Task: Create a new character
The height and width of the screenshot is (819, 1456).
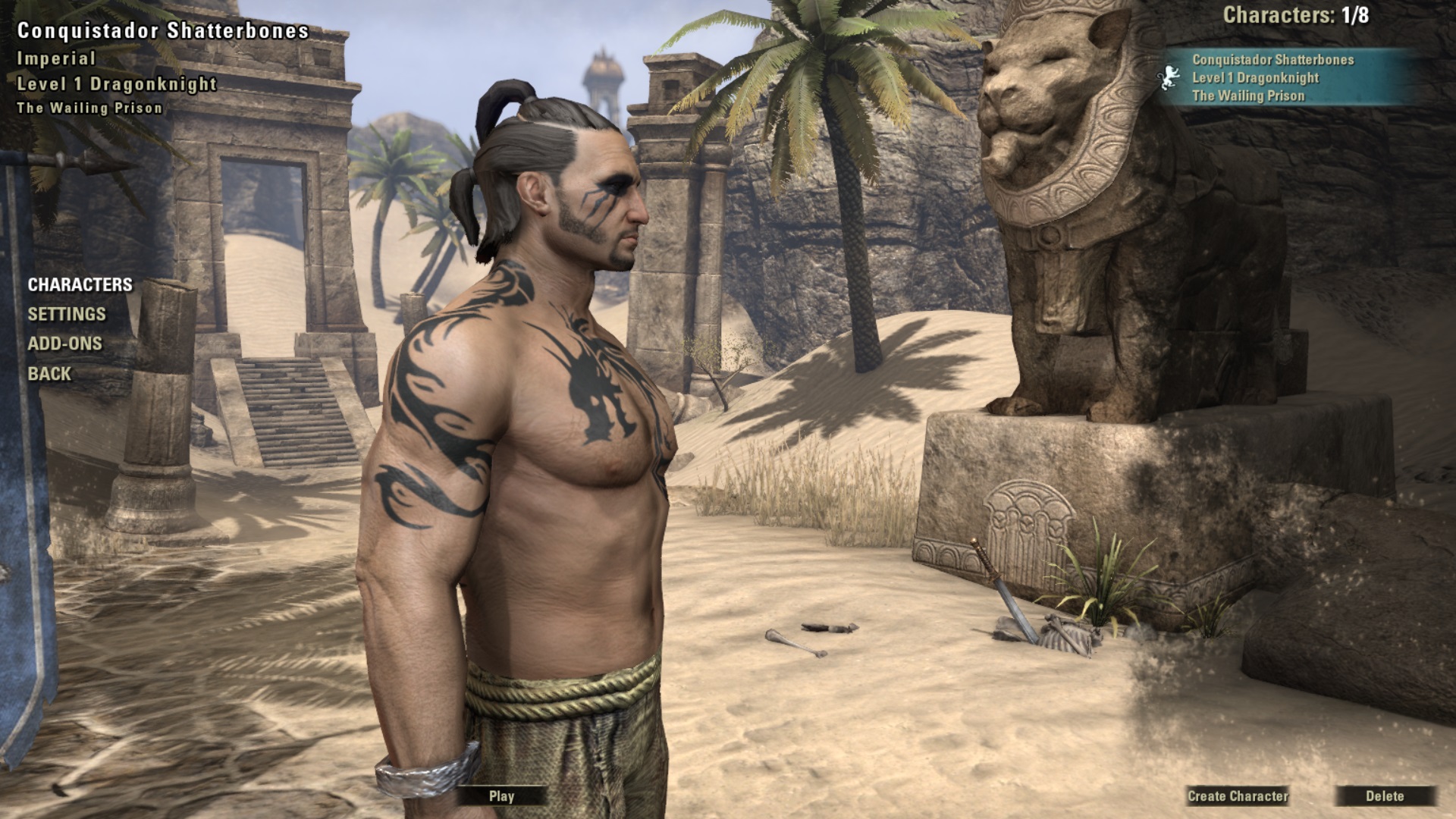Action: pos(1238,795)
